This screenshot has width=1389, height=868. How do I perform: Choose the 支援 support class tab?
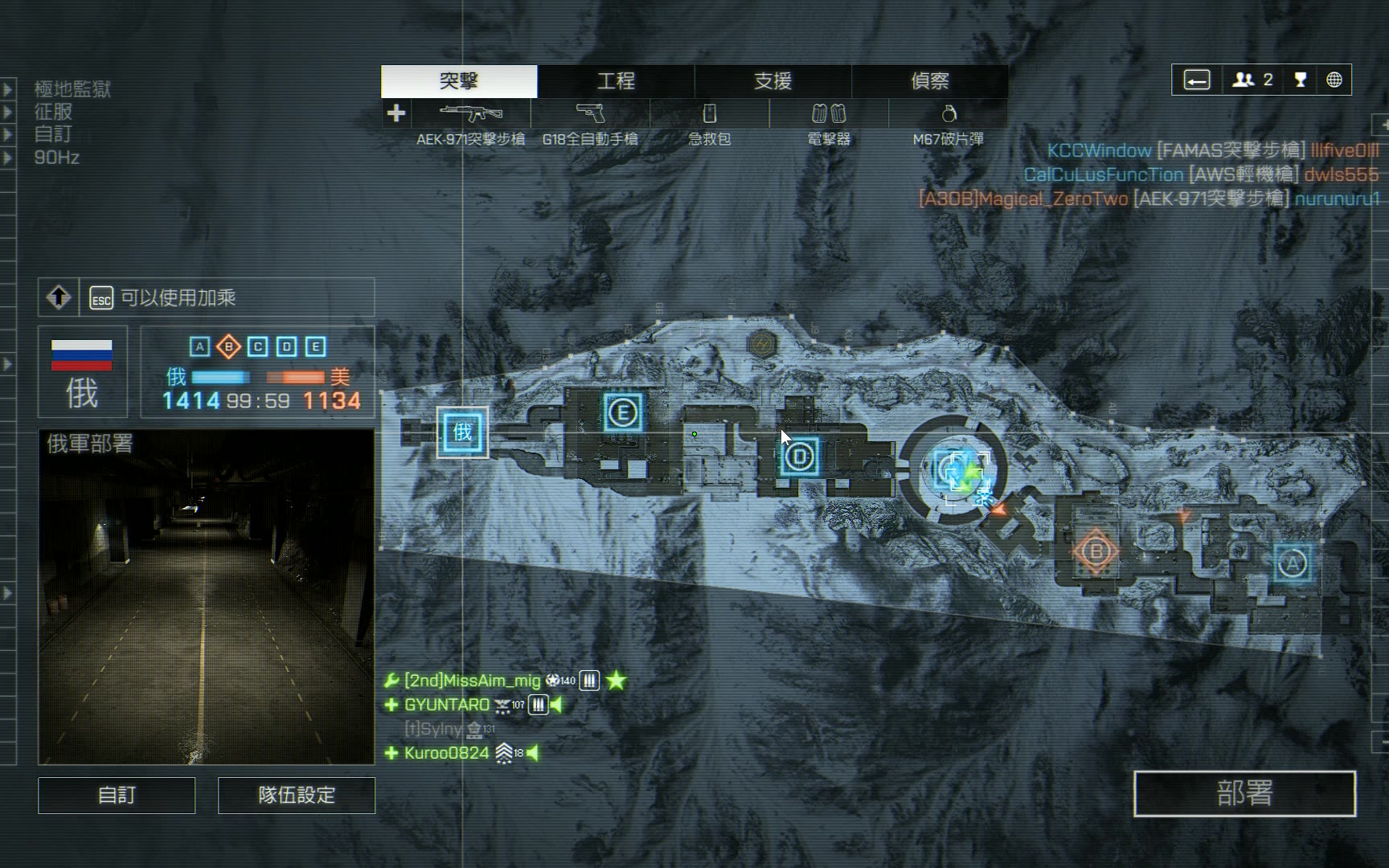[772, 81]
